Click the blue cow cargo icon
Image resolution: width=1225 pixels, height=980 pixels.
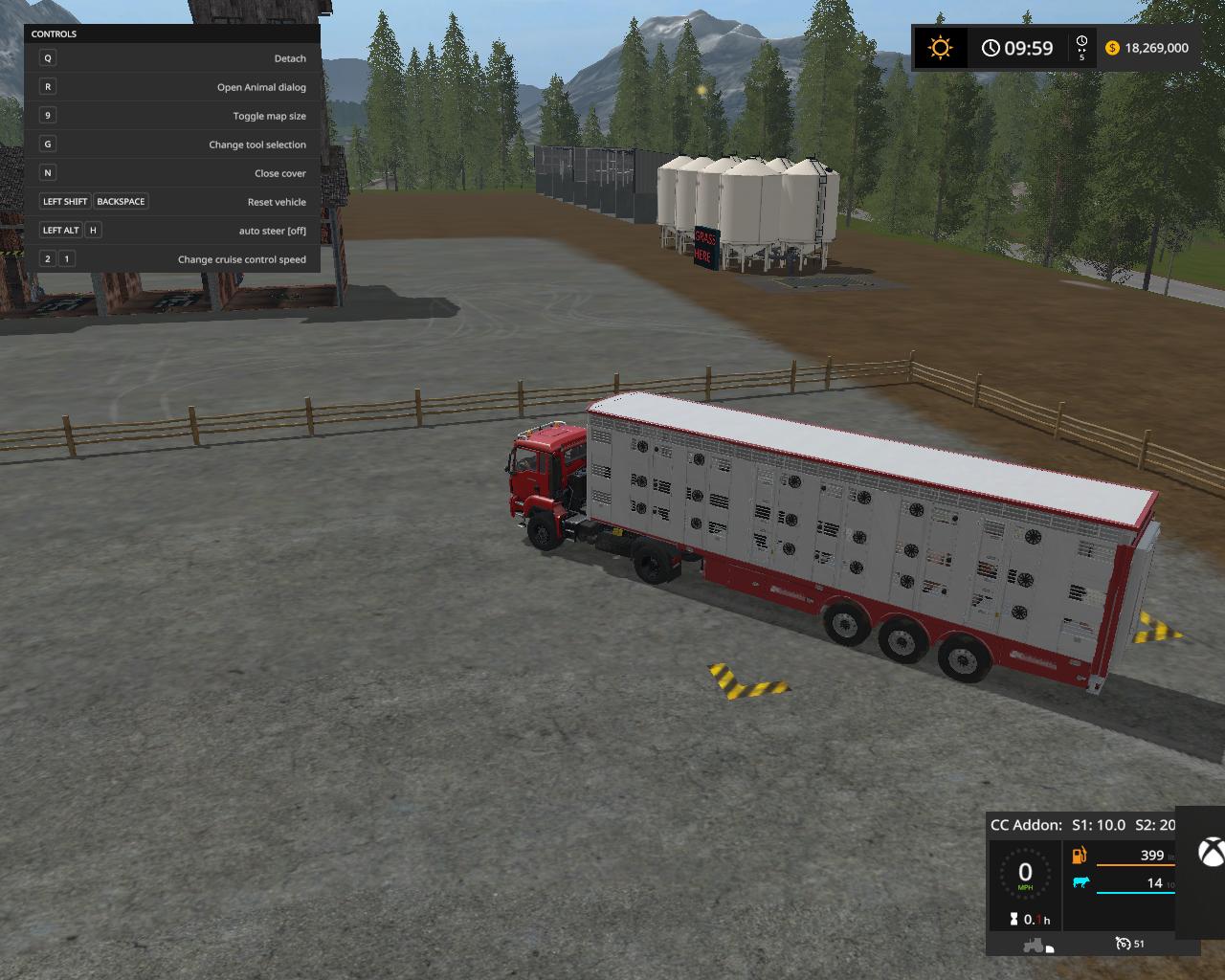pos(1080,882)
